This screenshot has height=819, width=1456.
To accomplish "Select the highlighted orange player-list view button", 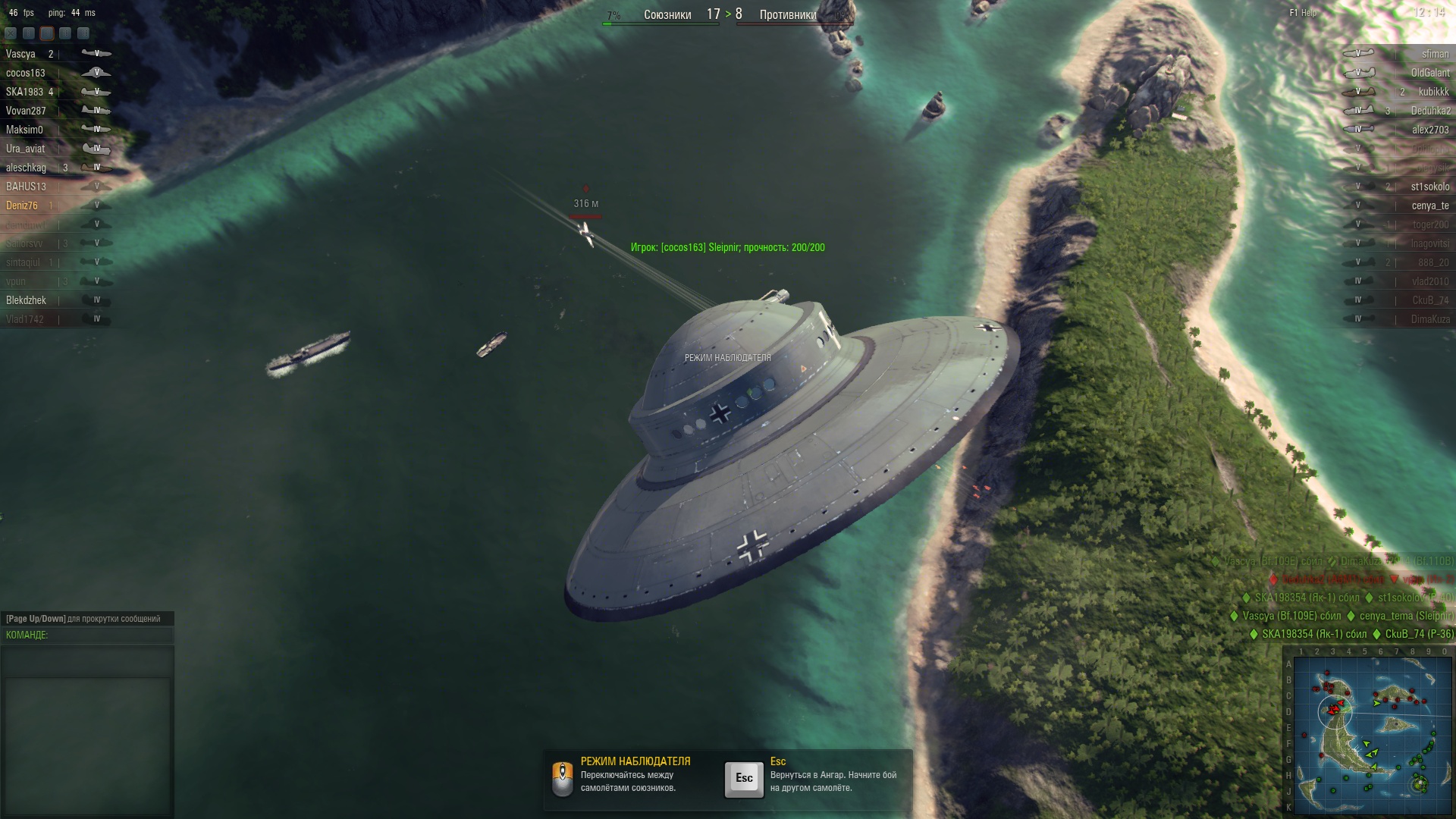I will pos(47,33).
